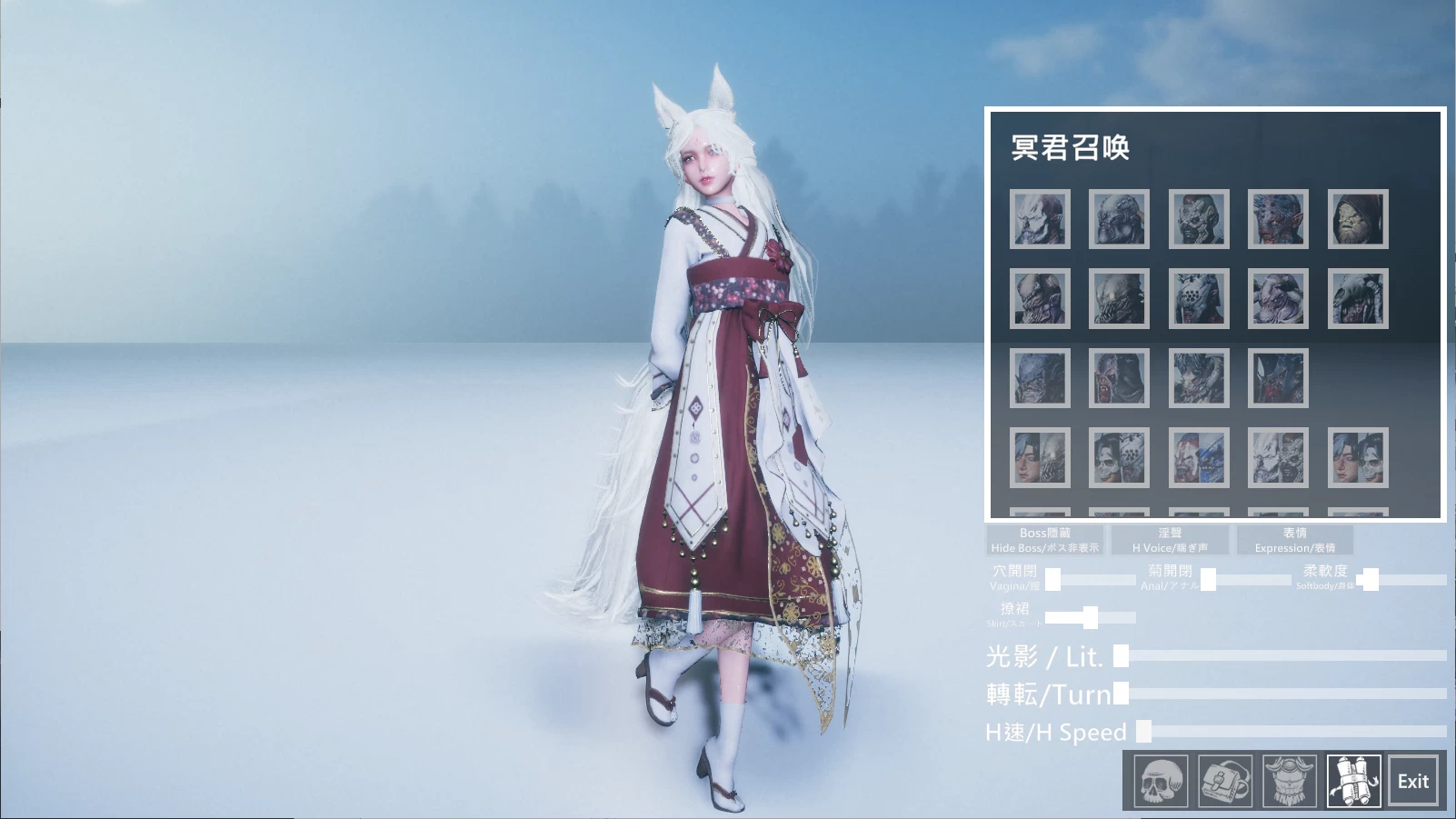Open the satchel bag icon menu

pos(1224,781)
